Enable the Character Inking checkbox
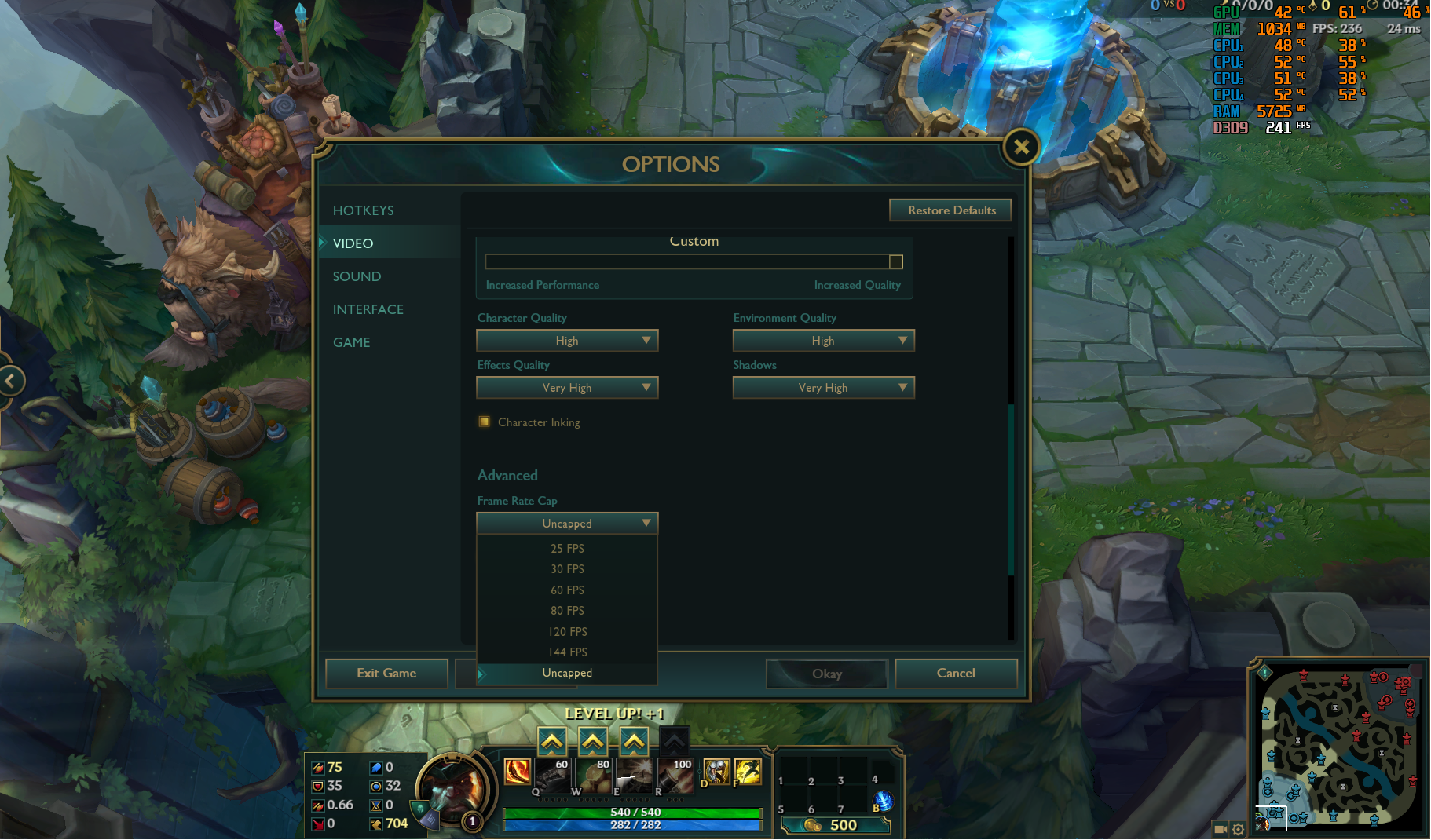The width and height of the screenshot is (1431, 840). 485,422
